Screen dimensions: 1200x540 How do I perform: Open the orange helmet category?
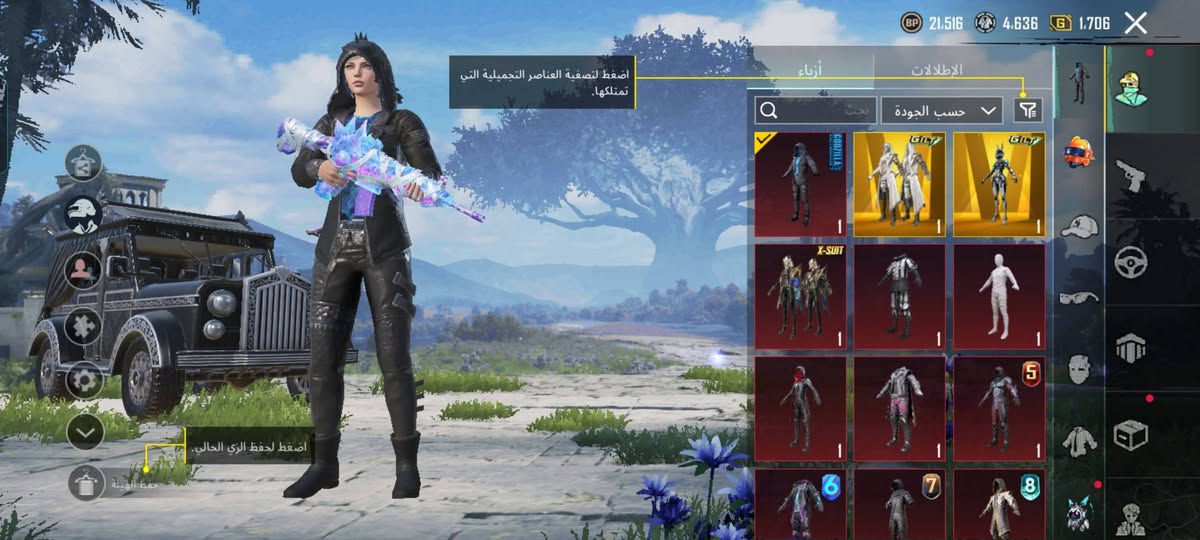(1078, 152)
